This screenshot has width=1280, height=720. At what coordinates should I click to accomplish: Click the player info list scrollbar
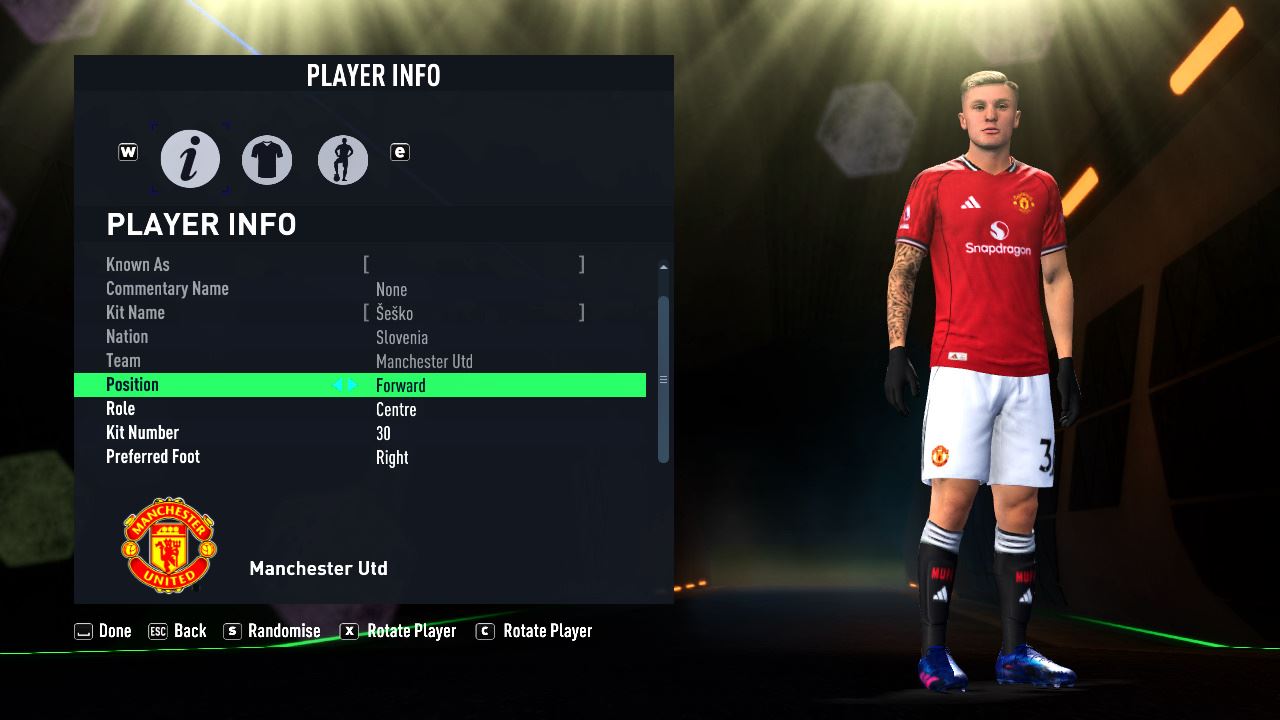pos(663,378)
